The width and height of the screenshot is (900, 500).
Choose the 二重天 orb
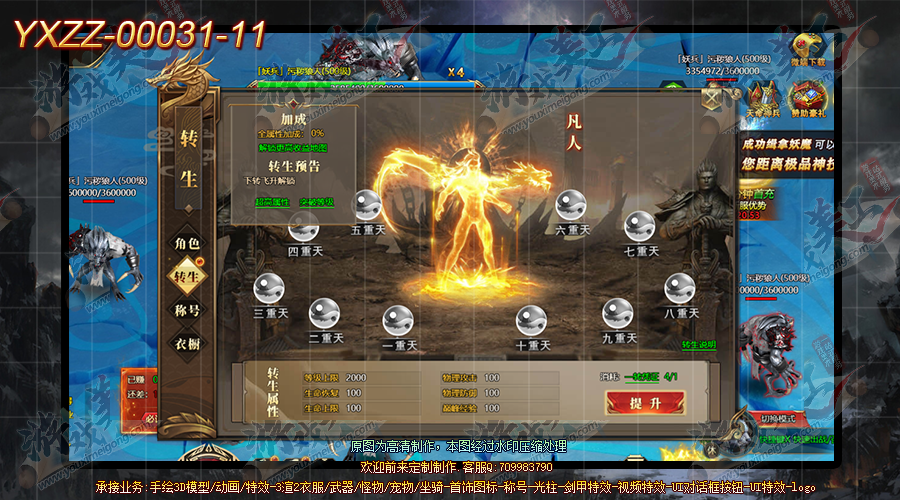pos(325,314)
